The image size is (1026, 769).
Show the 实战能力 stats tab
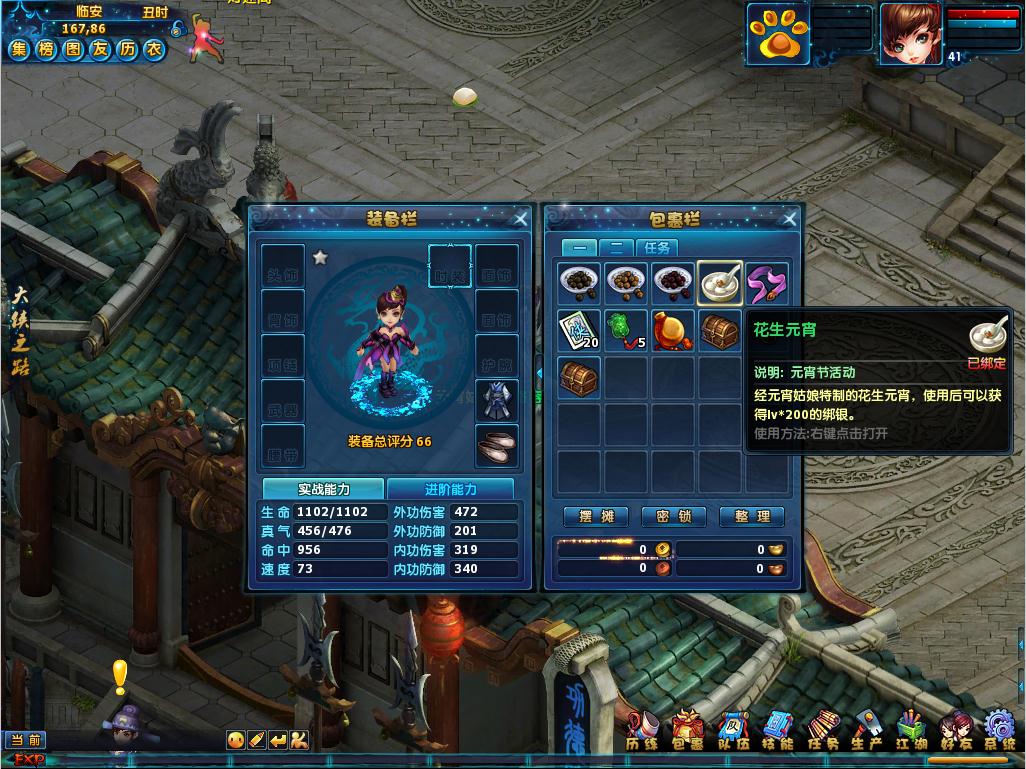(323, 489)
